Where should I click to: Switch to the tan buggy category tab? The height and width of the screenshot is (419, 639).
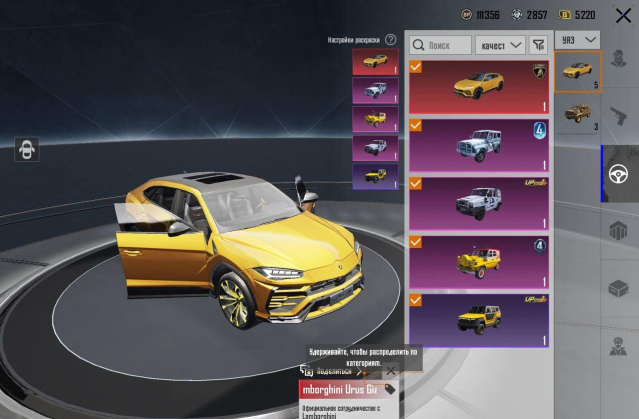point(578,113)
